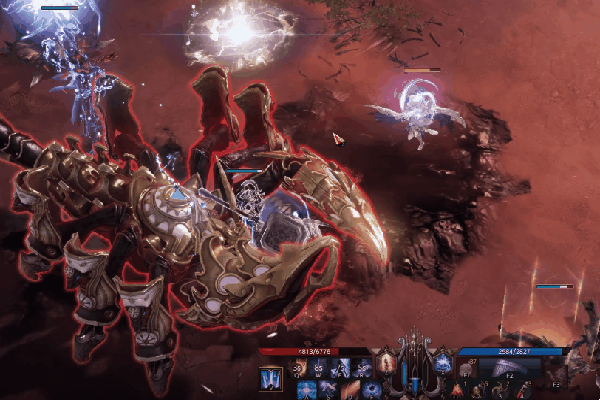Use the W skill showing 65 cooldown

(x=322, y=368)
